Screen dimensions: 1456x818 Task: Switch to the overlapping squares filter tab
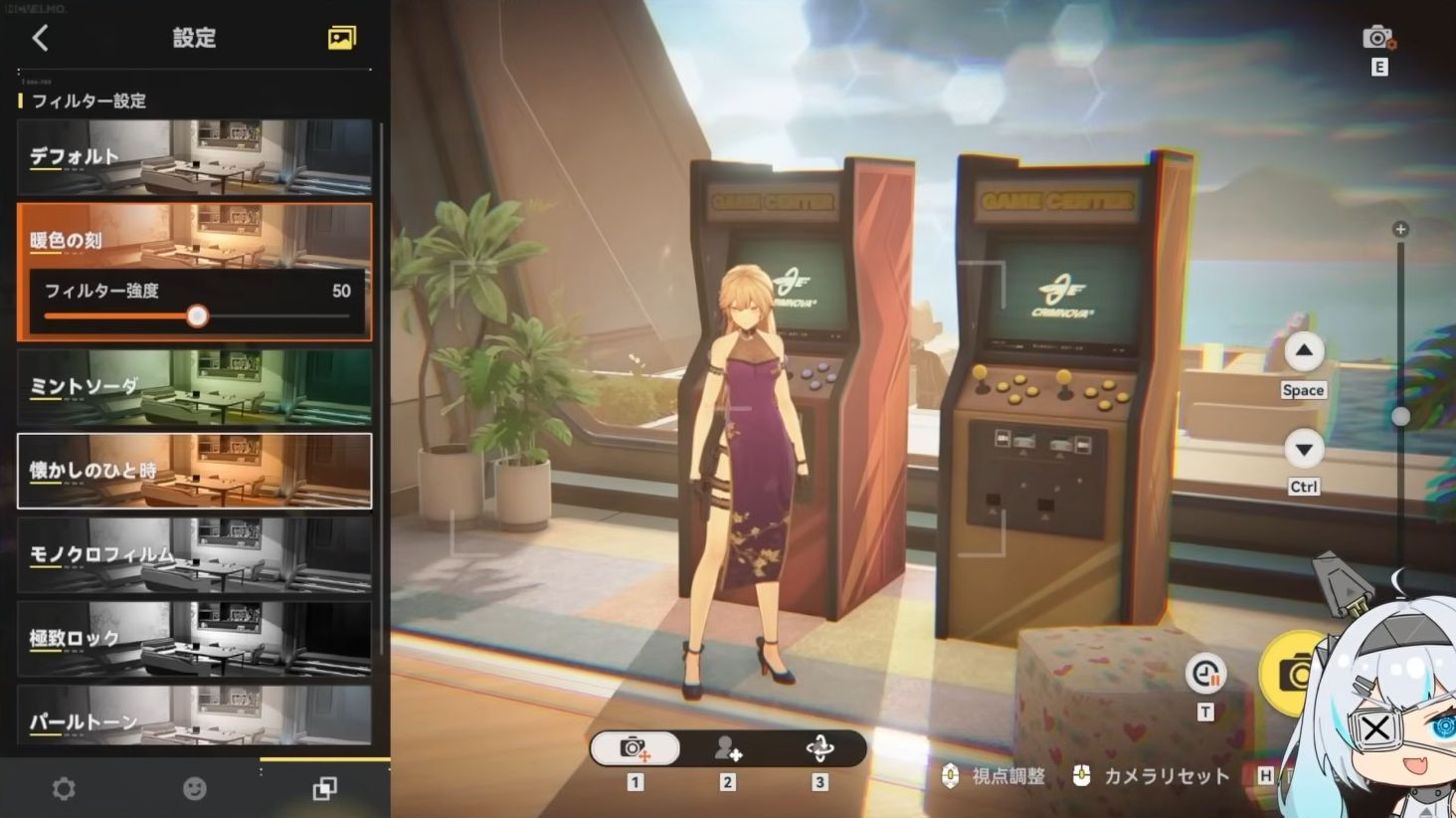point(324,789)
